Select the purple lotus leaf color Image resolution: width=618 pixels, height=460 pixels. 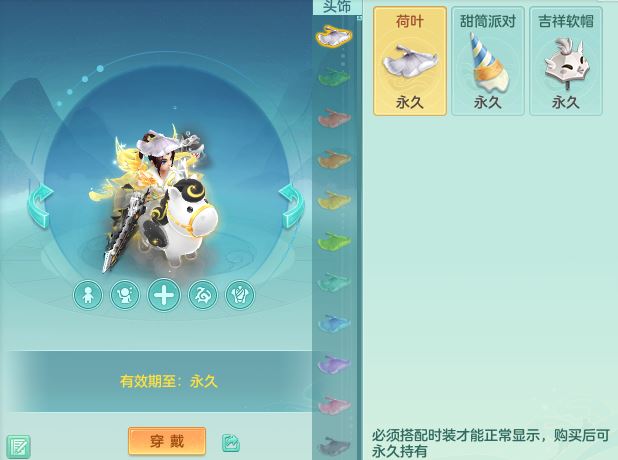tap(333, 364)
